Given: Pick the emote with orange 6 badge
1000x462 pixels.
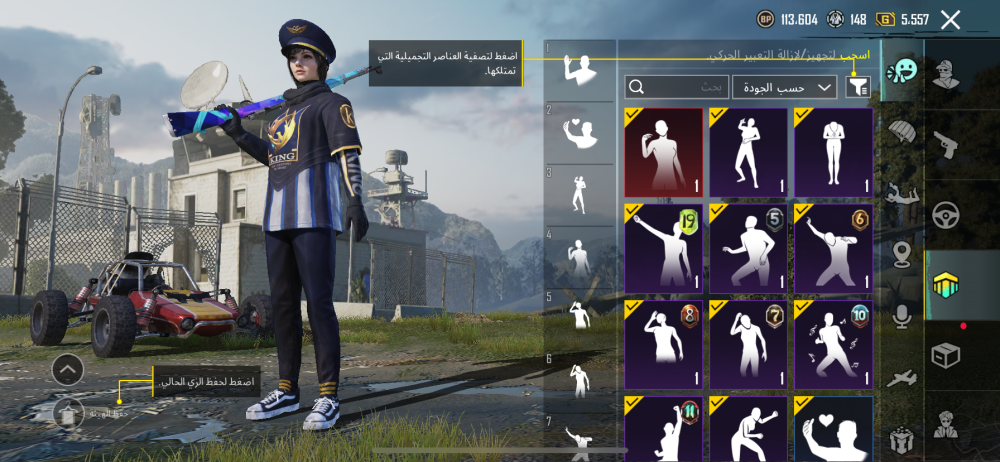Looking at the screenshot, I should 833,249.
